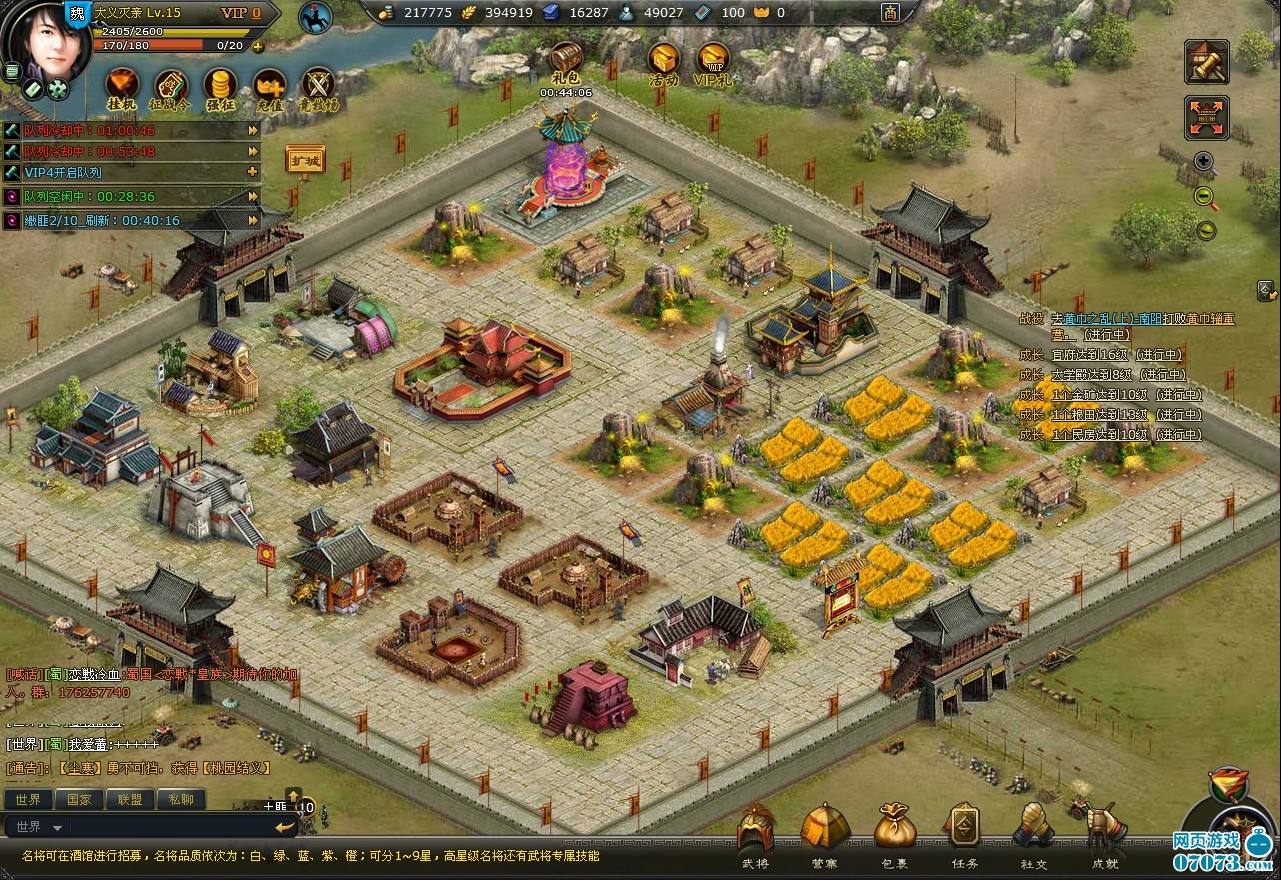Open the VIP礼 gift icon
This screenshot has width=1281, height=880.
[x=713, y=60]
